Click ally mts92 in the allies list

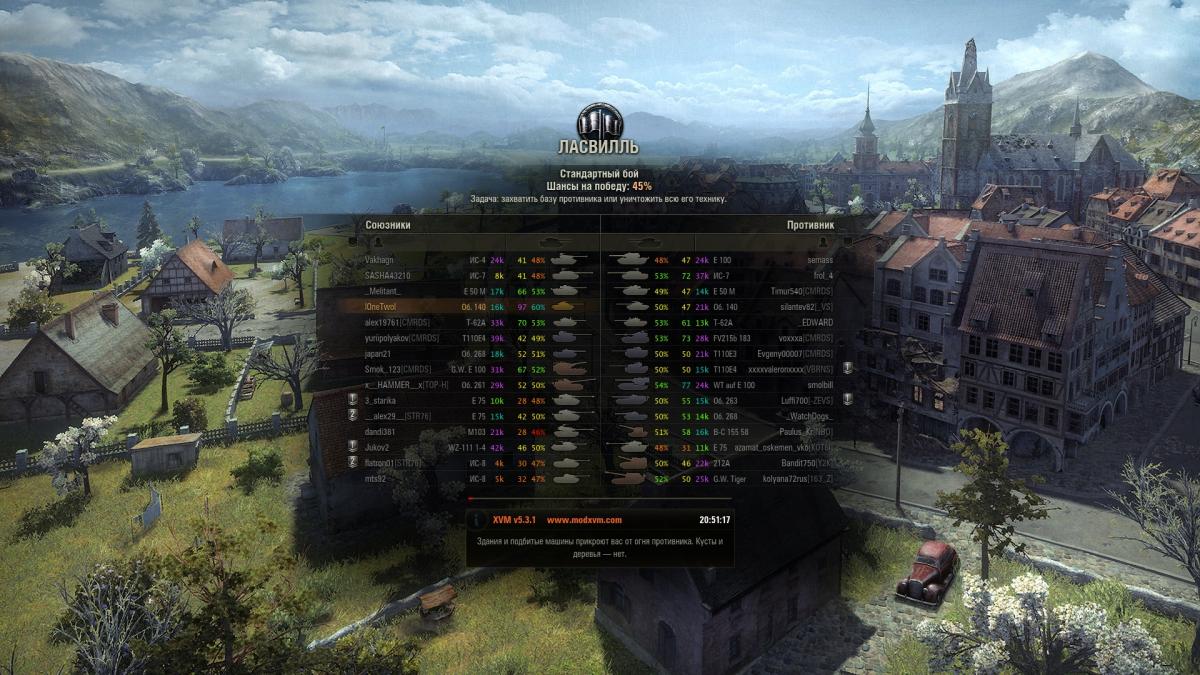pos(377,478)
